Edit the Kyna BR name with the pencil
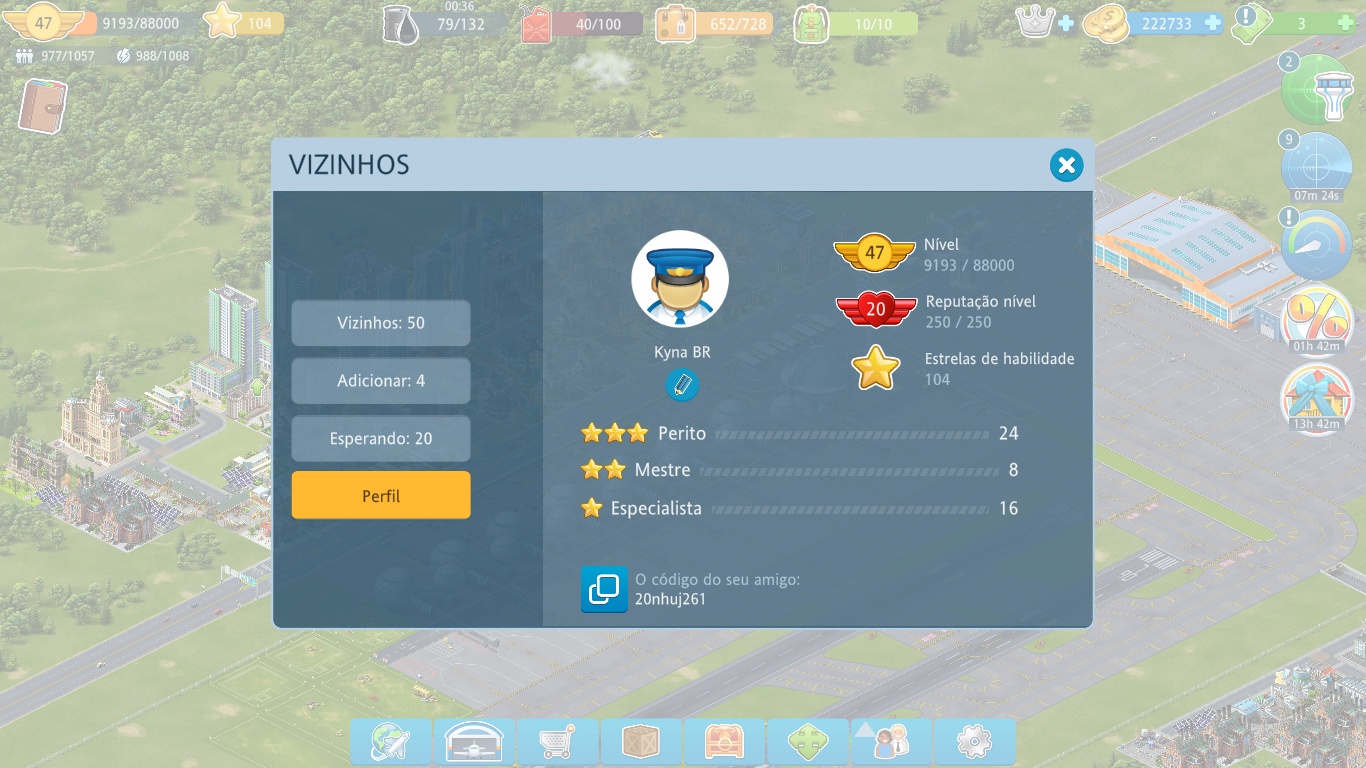Viewport: 1366px width, 768px height. (x=682, y=385)
